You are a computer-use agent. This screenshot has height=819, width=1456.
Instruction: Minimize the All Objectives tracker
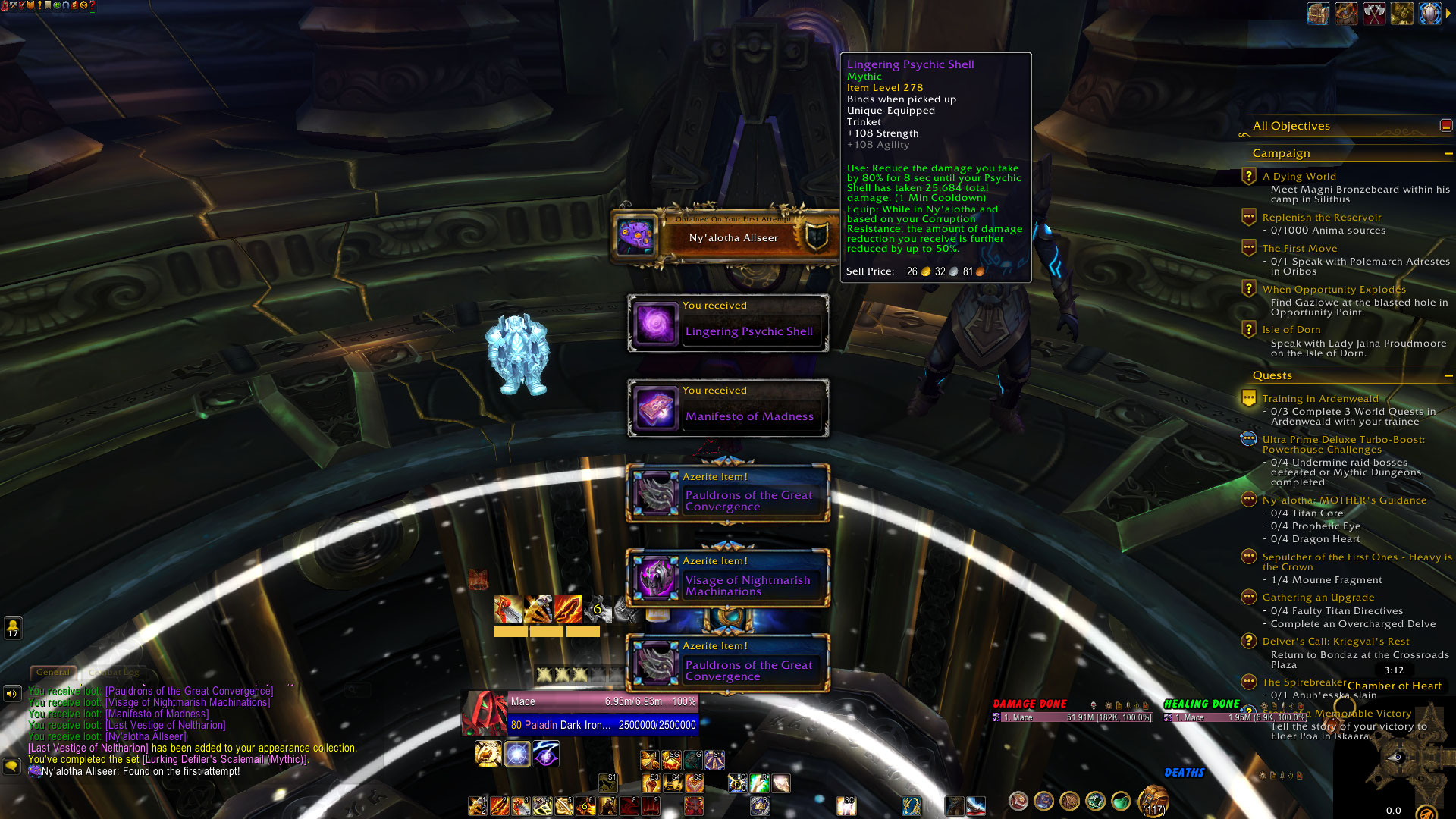1446,126
